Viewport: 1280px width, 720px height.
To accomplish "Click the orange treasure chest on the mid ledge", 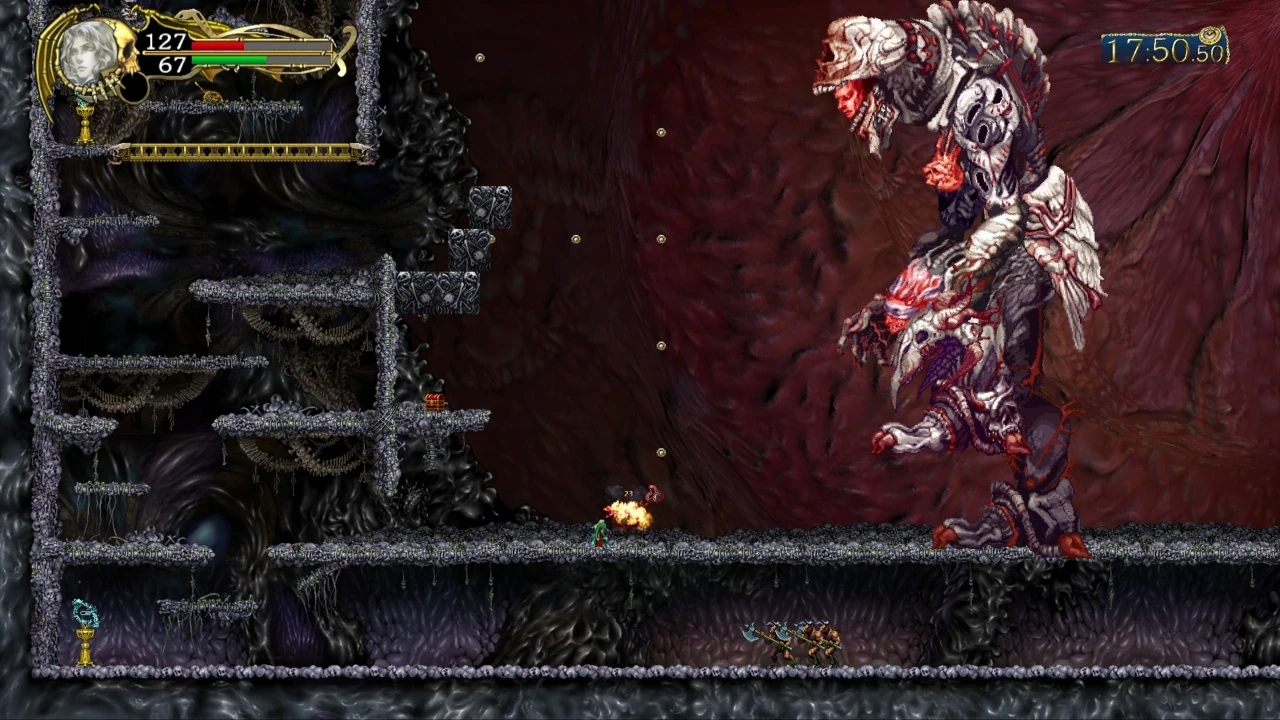I will tap(434, 400).
